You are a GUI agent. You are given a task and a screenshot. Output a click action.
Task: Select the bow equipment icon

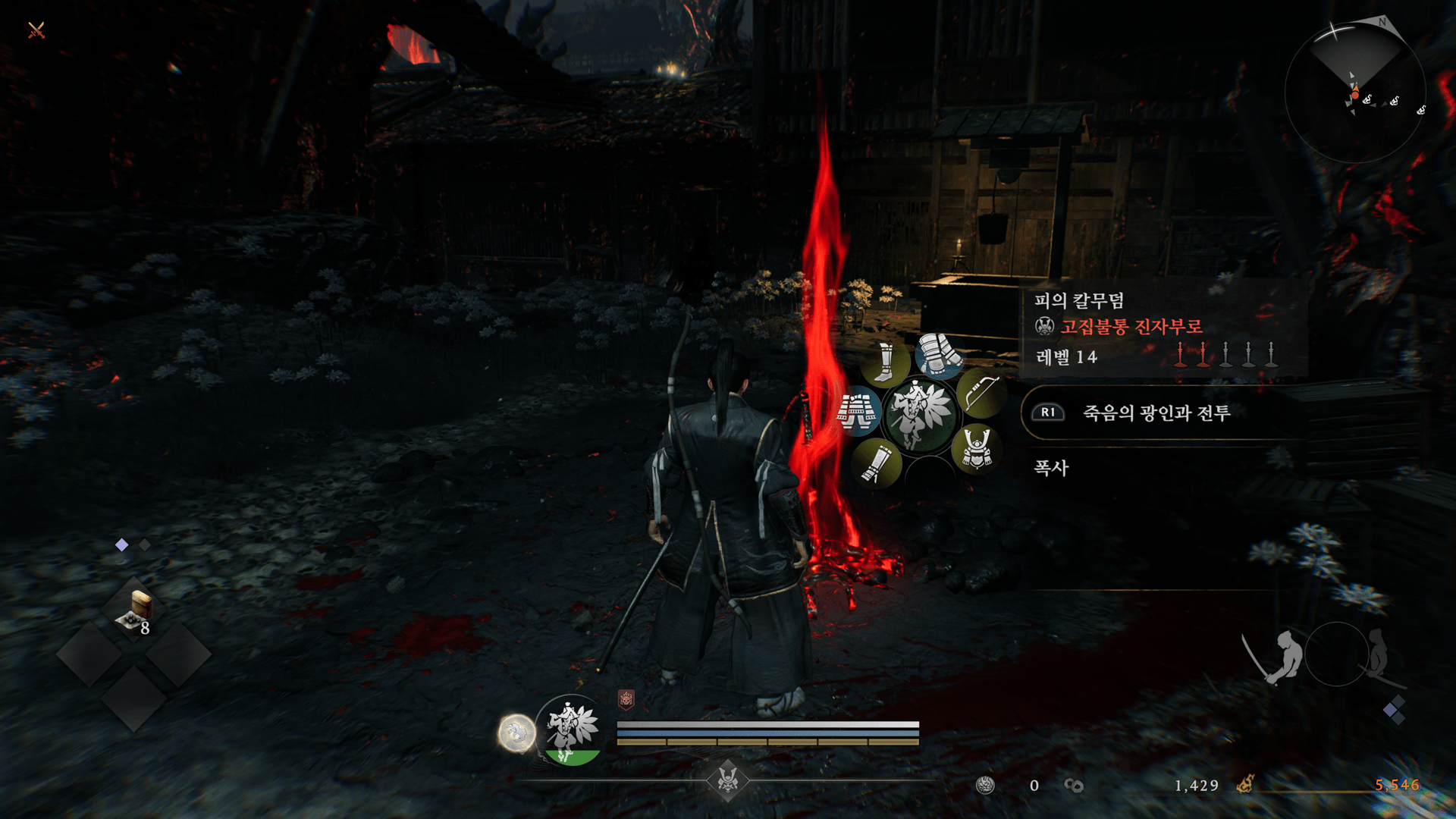pyautogui.click(x=981, y=393)
